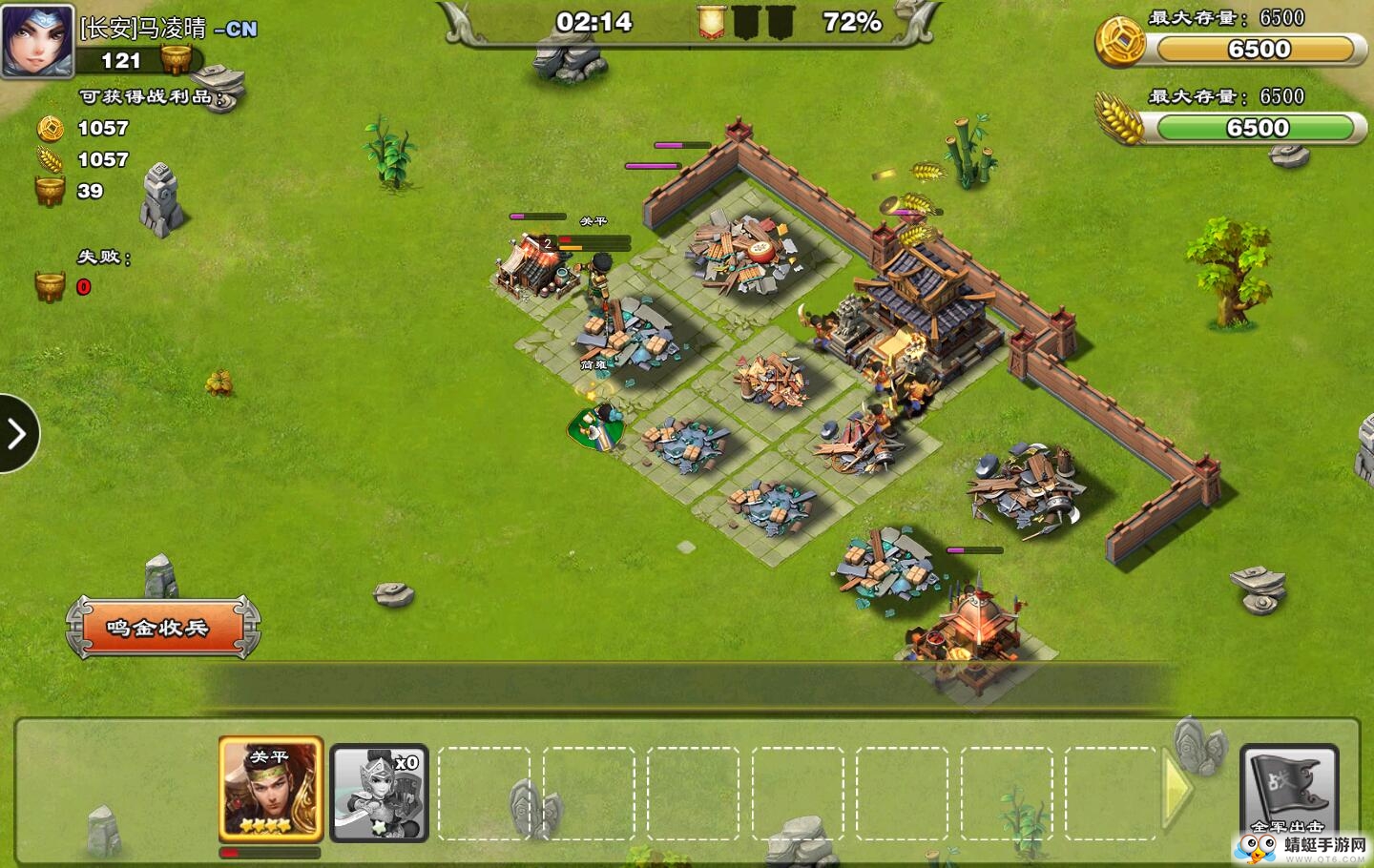Click the gold coin storage icon
The height and width of the screenshot is (868, 1374).
point(1119,42)
